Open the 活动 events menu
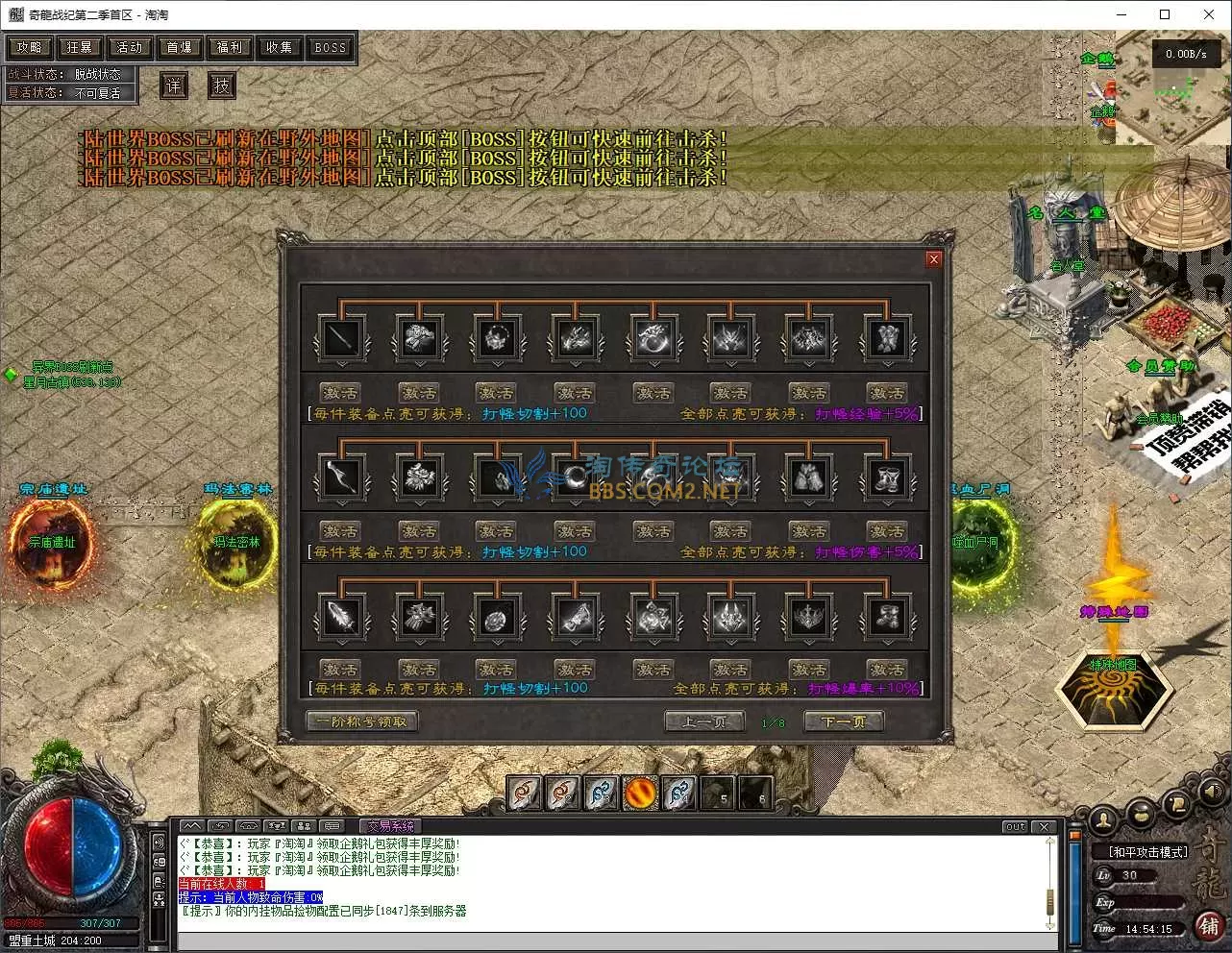 [130, 47]
